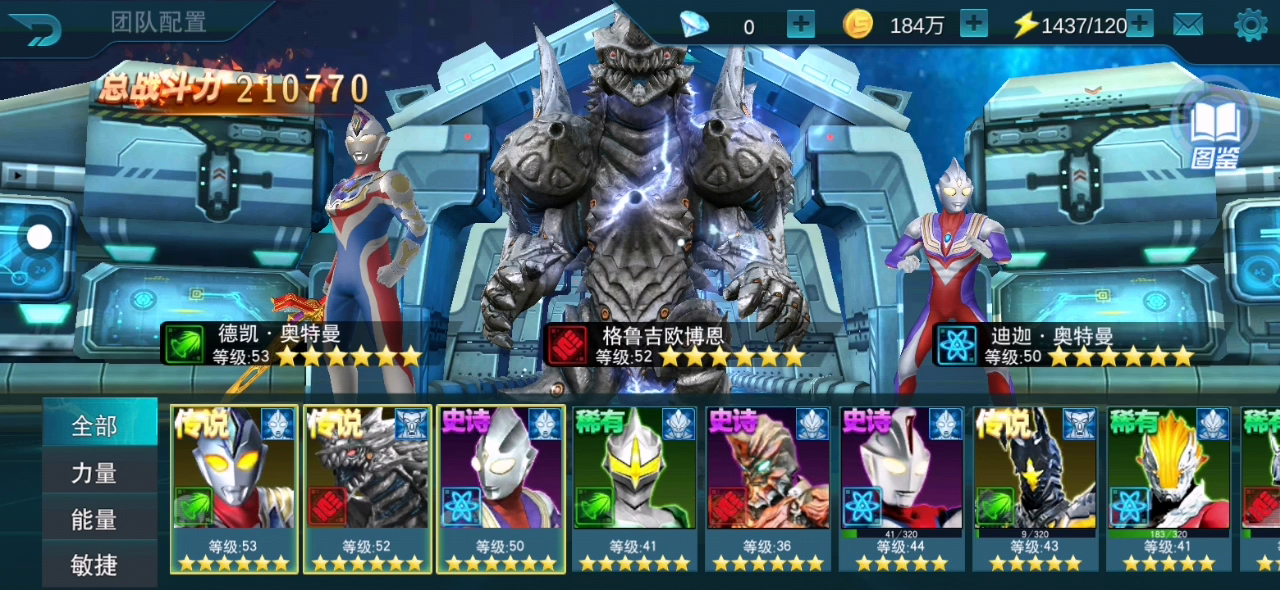The height and width of the screenshot is (590, 1280).
Task: Select the 敏捷 category tab
Action: click(95, 566)
